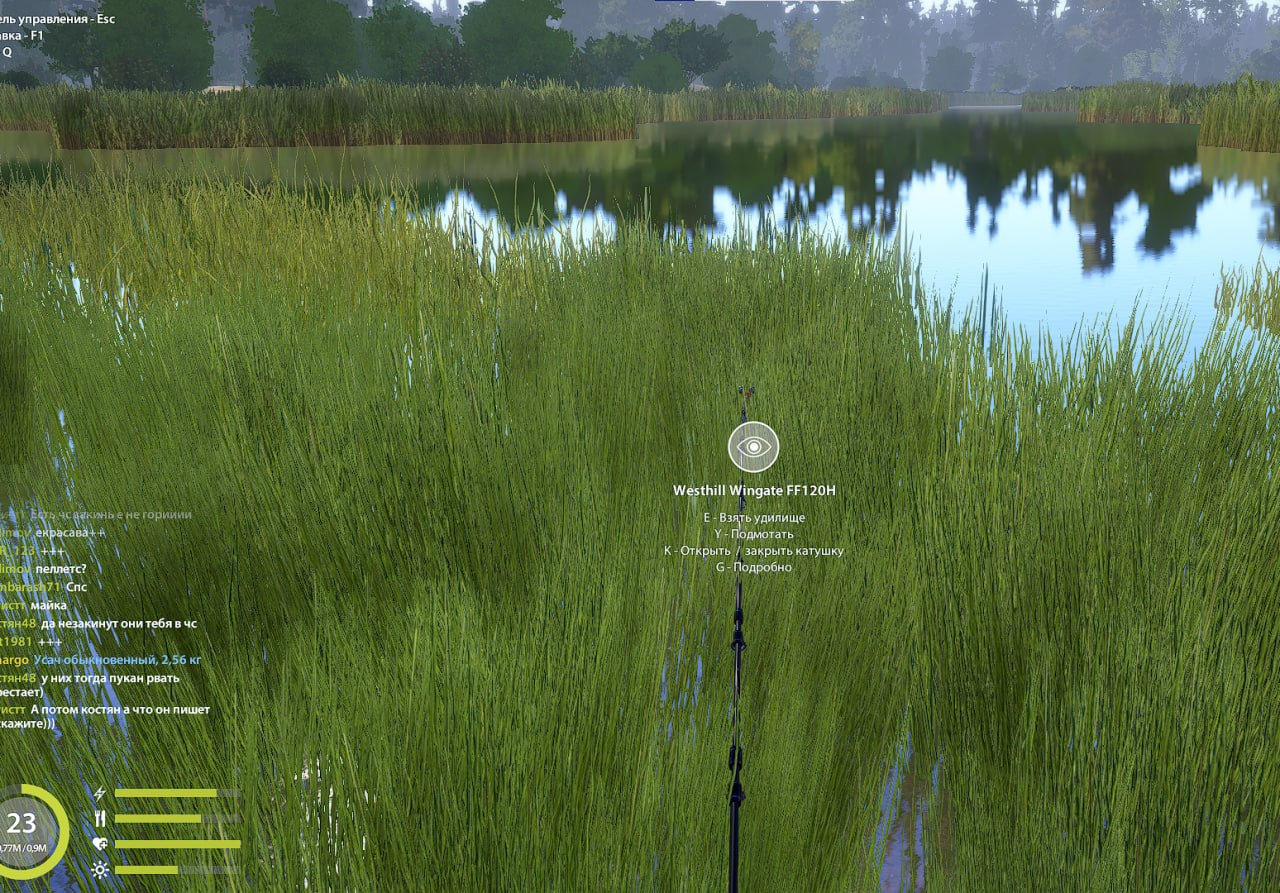Click the energy bar to view stamina
The height and width of the screenshot is (893, 1280).
[x=165, y=792]
